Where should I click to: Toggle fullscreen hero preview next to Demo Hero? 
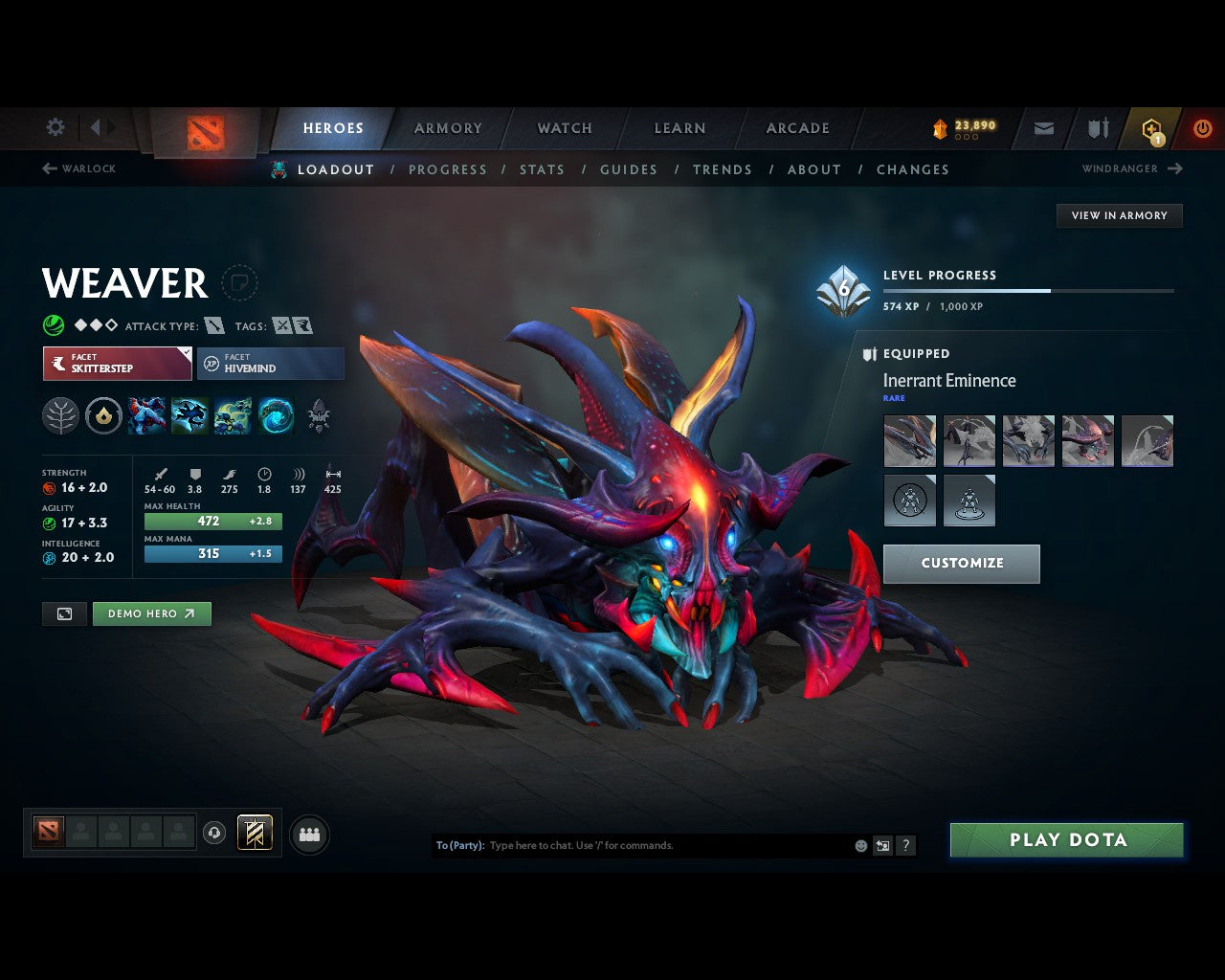tap(64, 613)
